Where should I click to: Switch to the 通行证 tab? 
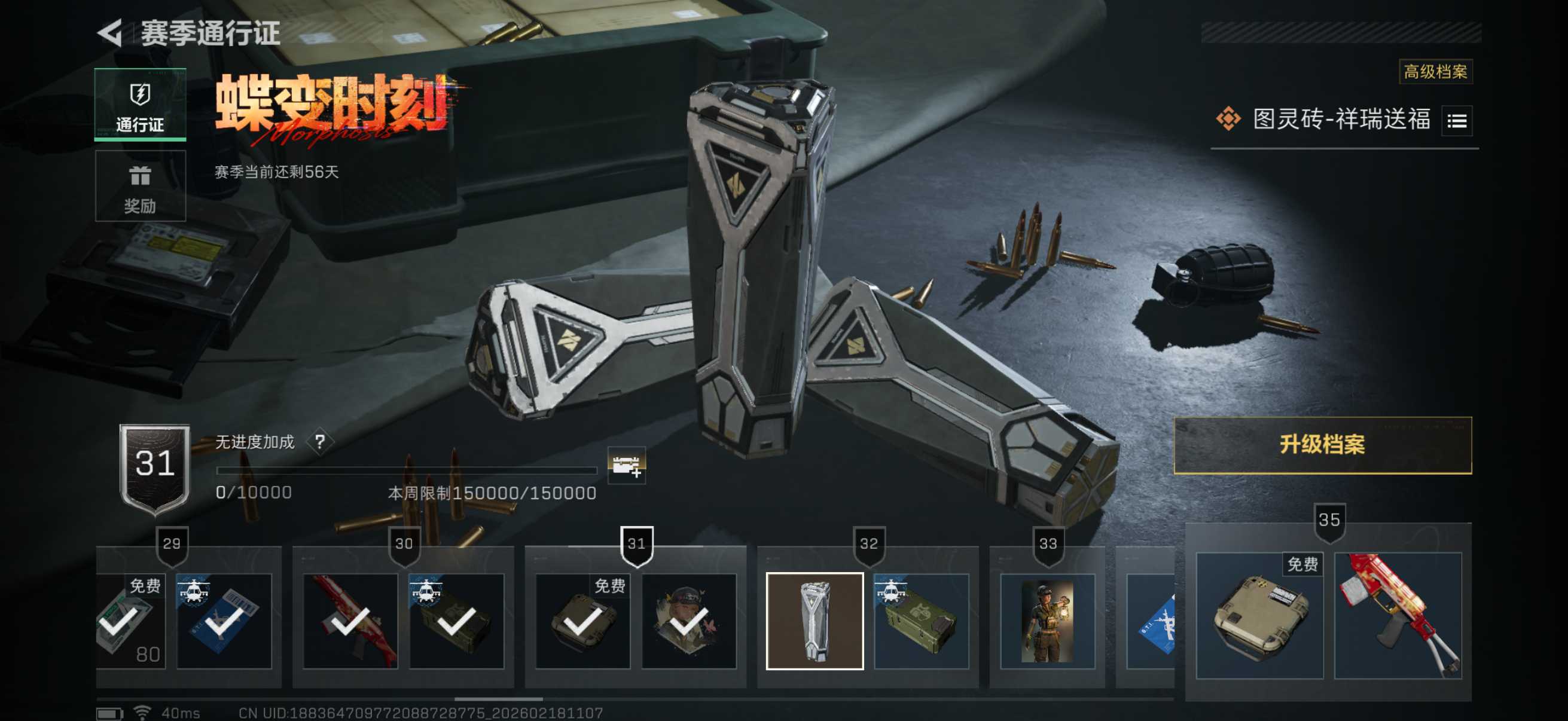coord(140,105)
